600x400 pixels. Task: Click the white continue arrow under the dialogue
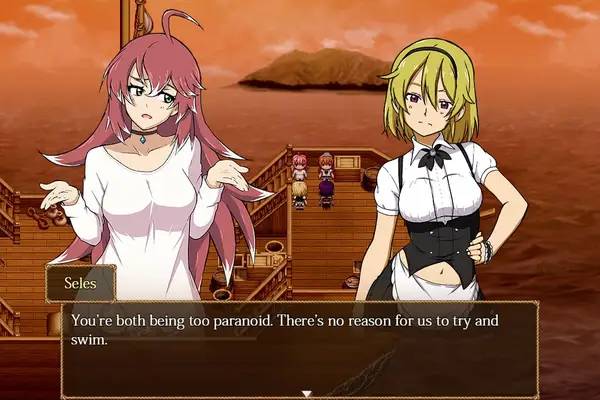[307, 393]
